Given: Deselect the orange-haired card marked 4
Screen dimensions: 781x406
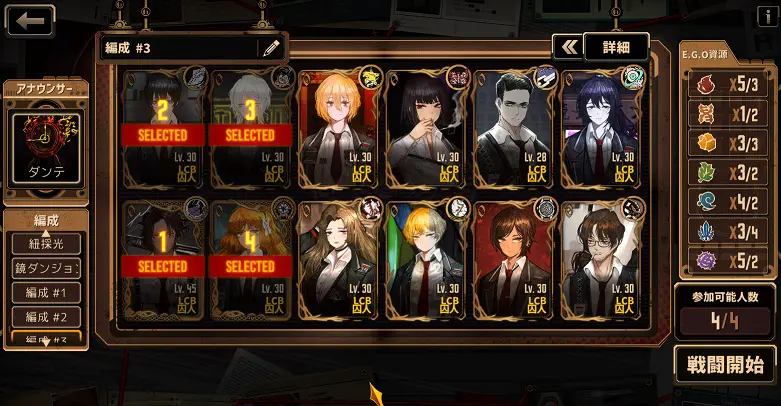Looking at the screenshot, I should (x=250, y=260).
